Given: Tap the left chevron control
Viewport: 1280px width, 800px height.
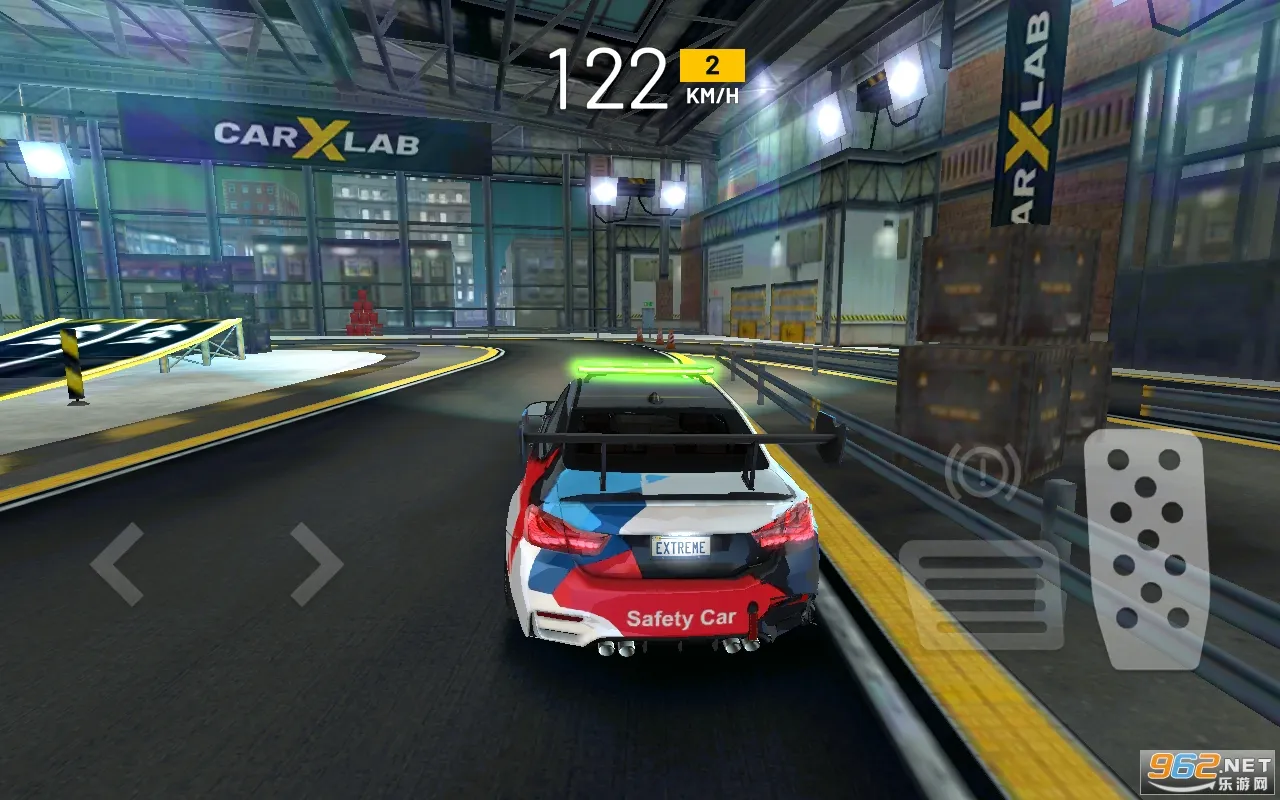Looking at the screenshot, I should point(120,562).
